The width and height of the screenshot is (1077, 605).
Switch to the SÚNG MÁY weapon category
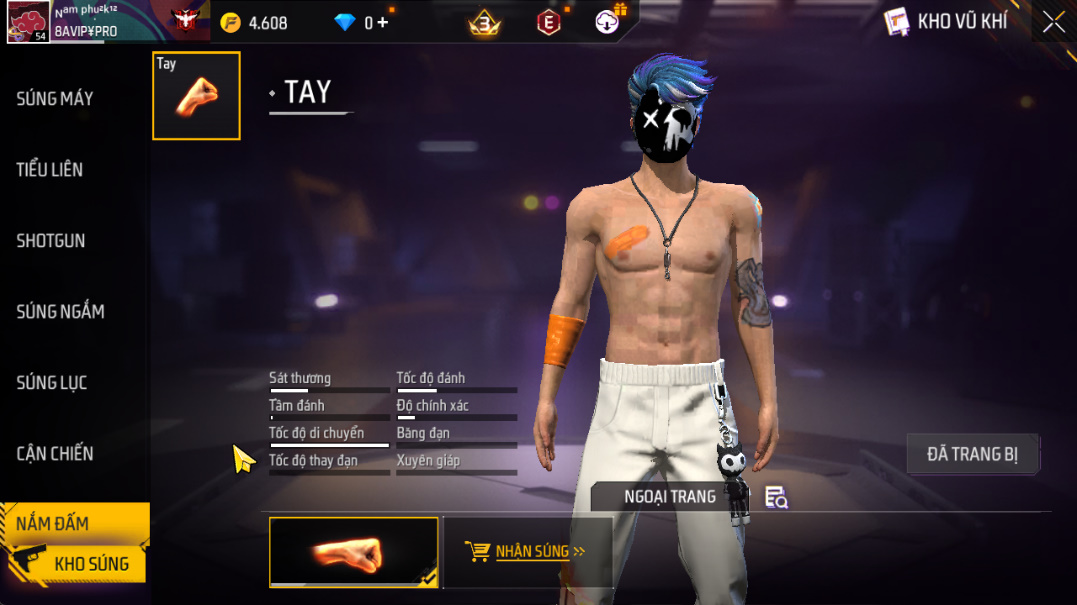[55, 99]
